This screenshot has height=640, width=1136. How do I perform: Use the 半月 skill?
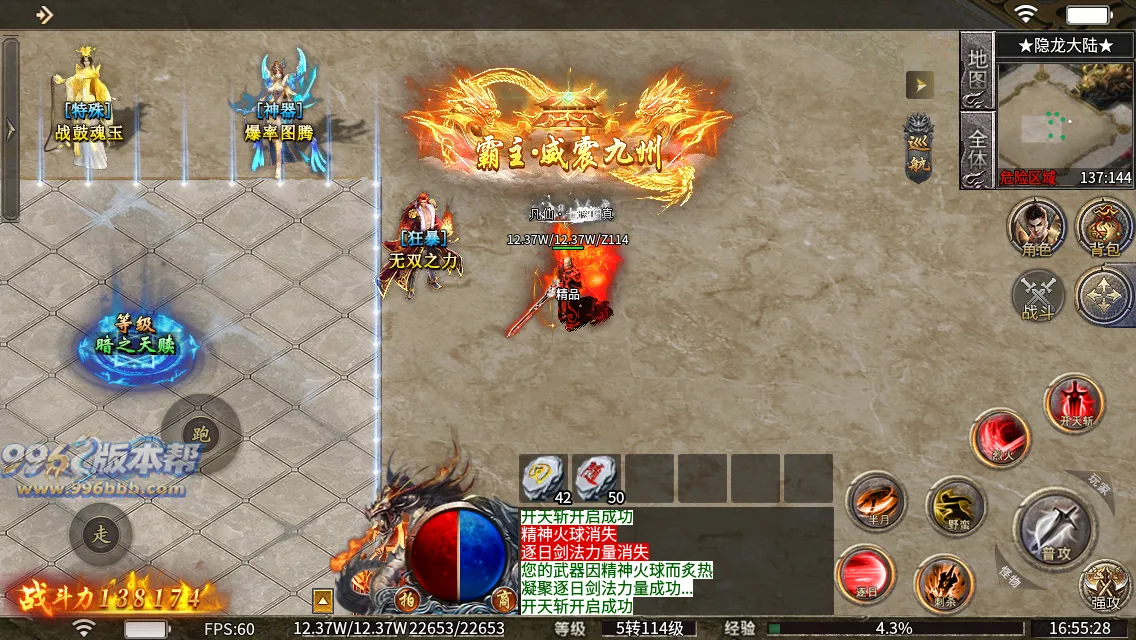(x=876, y=501)
